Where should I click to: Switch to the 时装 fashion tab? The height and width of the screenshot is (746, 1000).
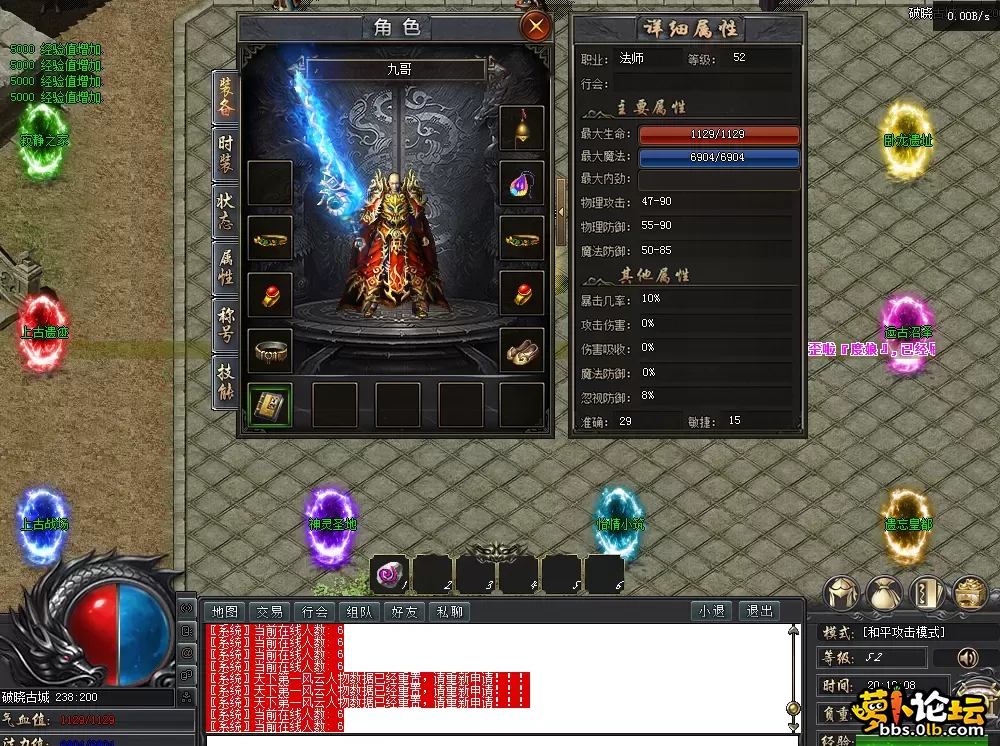[227, 156]
